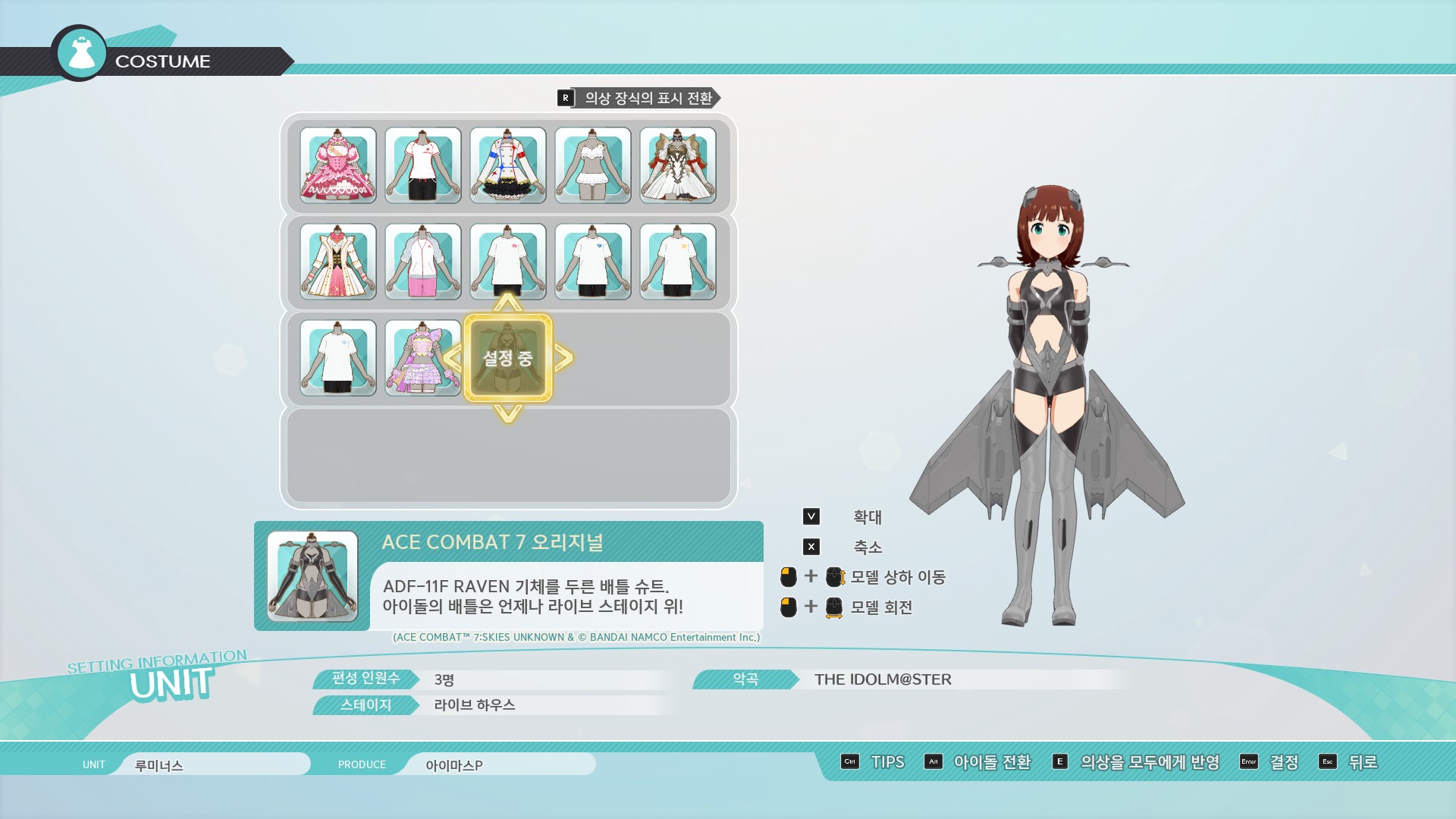
Task: Pick the white coat with blue and red armbands
Action: [508, 165]
